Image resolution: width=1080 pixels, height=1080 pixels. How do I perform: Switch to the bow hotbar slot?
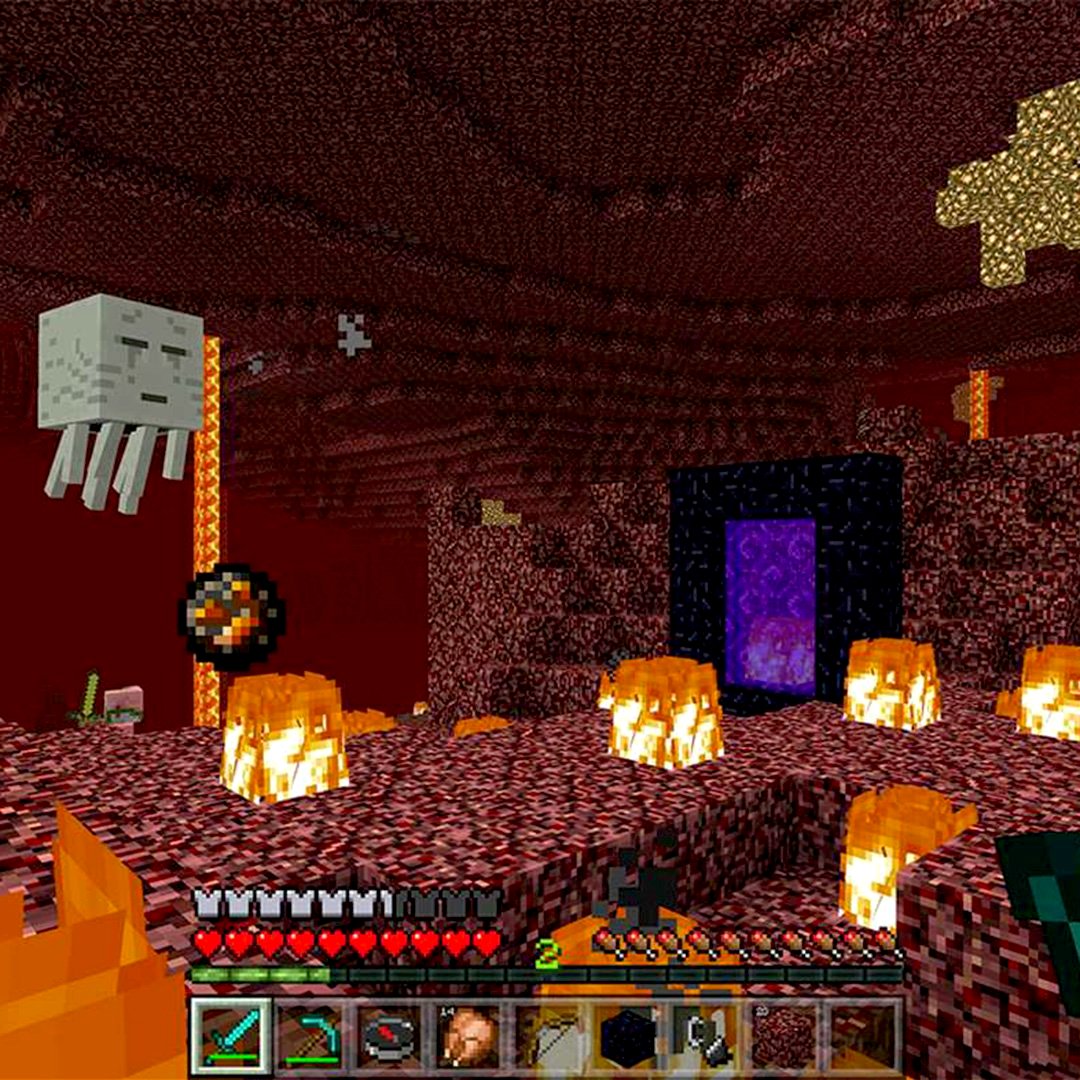click(548, 1036)
